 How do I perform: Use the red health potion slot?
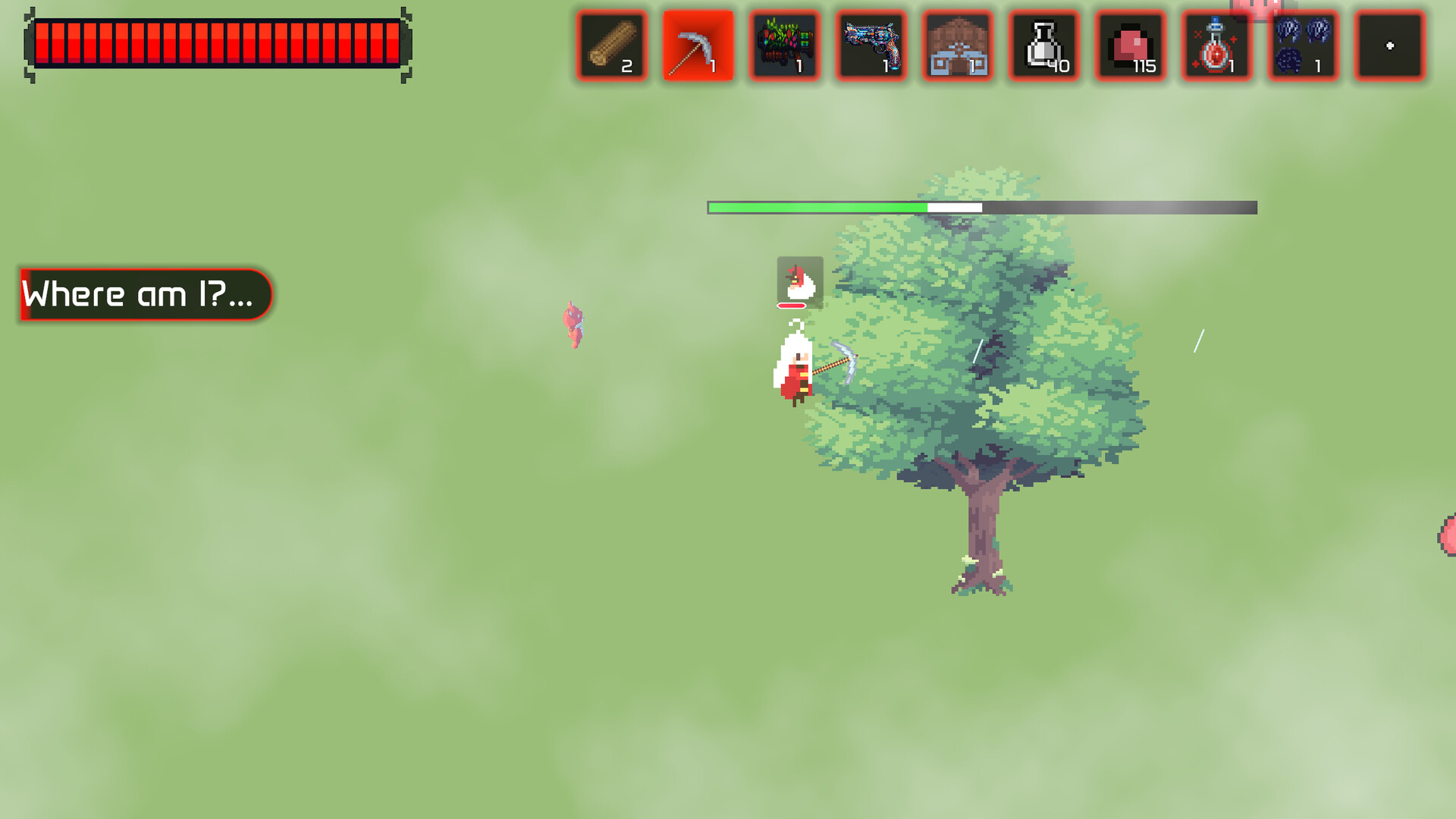coord(1216,45)
